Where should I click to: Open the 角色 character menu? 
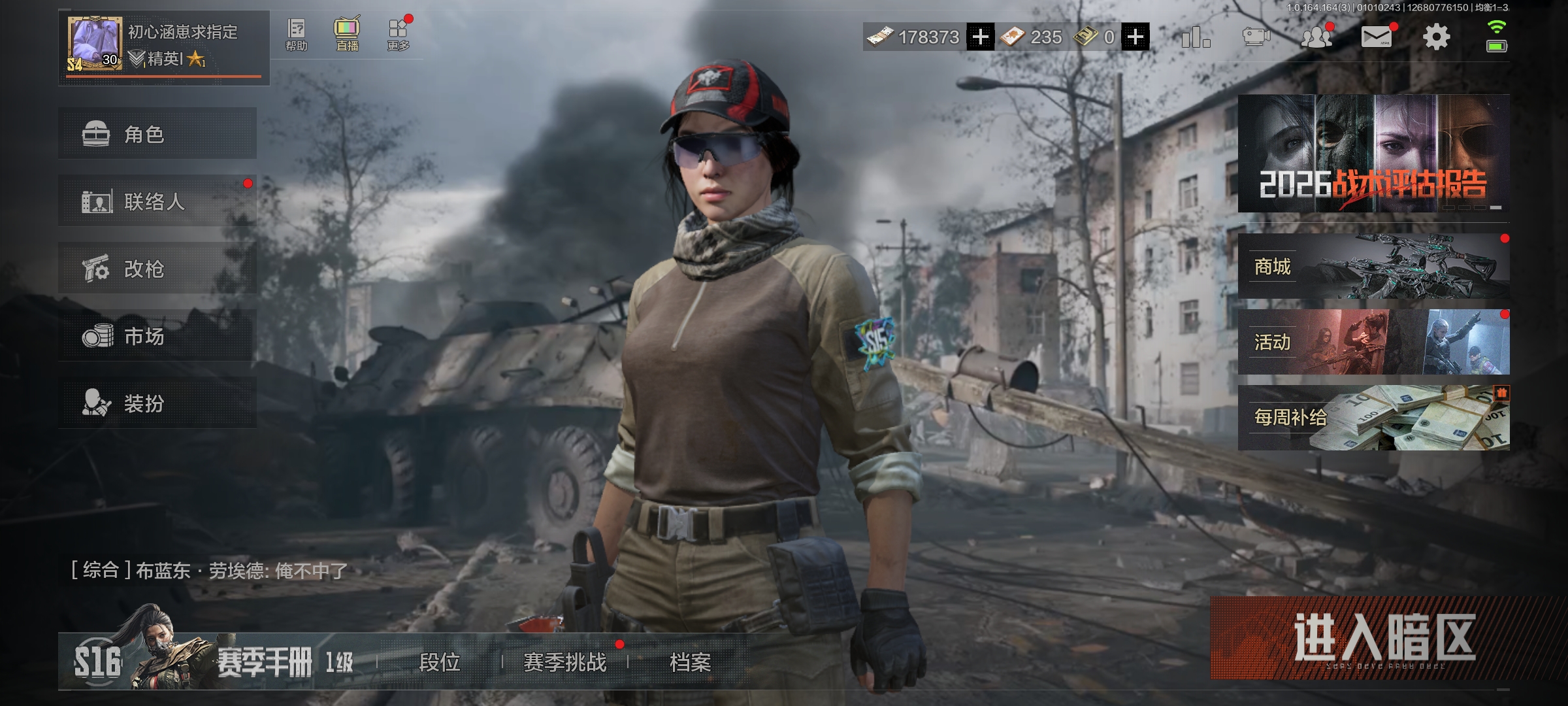[157, 134]
